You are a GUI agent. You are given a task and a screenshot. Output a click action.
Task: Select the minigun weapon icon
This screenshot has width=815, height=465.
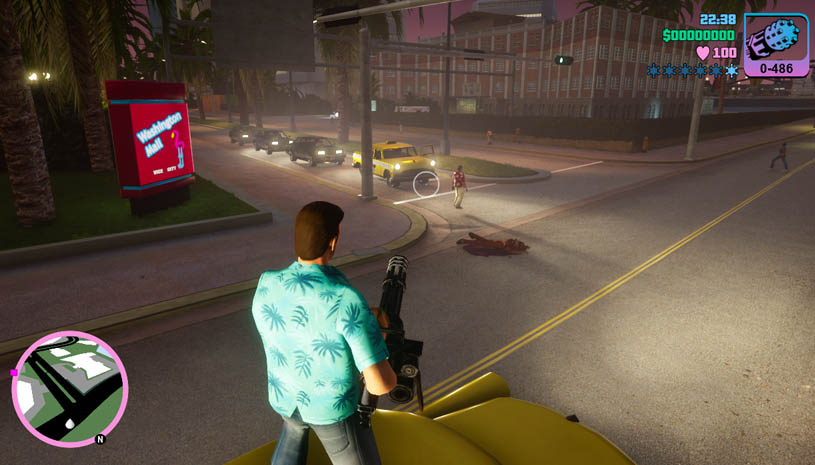[776, 39]
